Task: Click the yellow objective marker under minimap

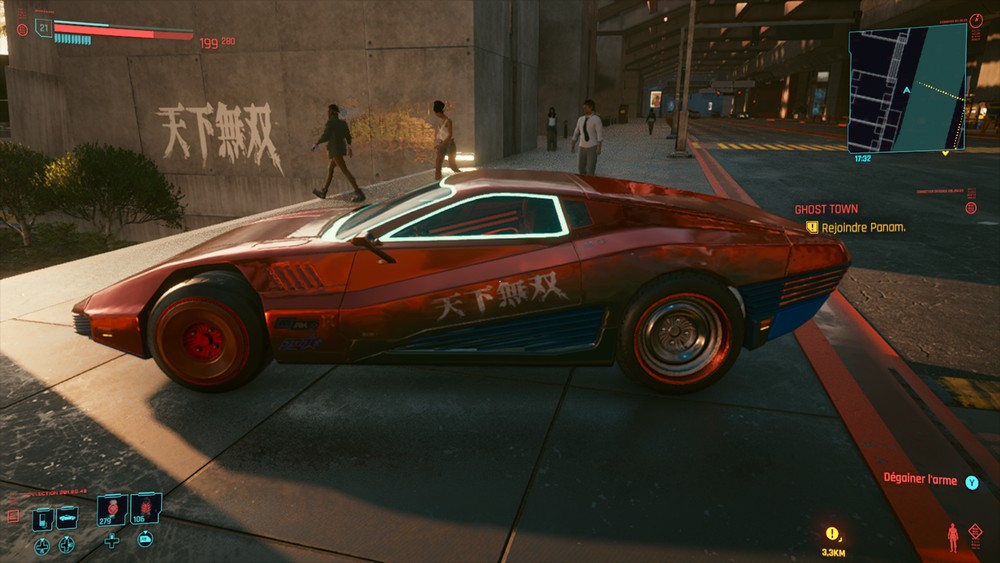Action: pos(945,153)
